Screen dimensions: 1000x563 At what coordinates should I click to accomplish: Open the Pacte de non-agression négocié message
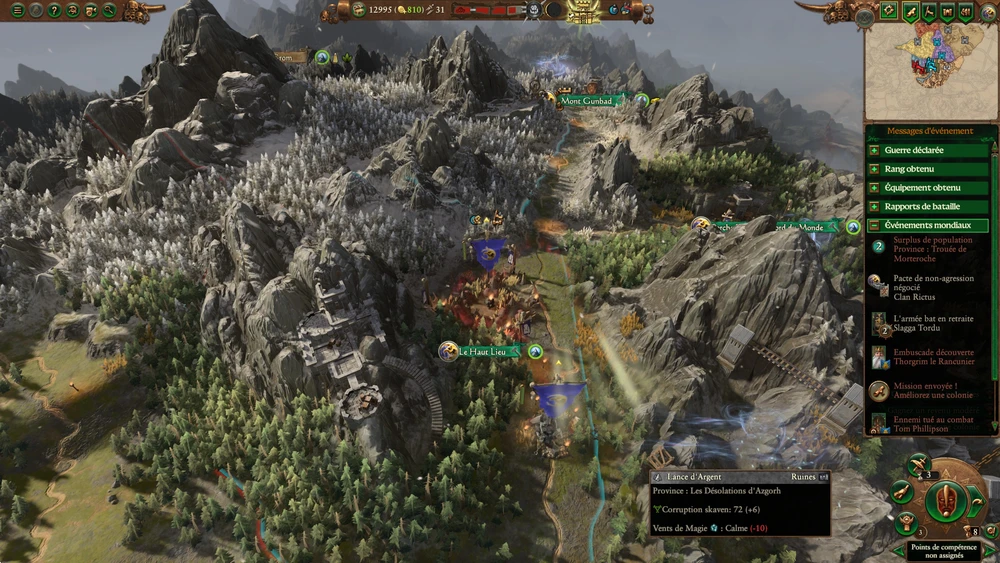919,285
